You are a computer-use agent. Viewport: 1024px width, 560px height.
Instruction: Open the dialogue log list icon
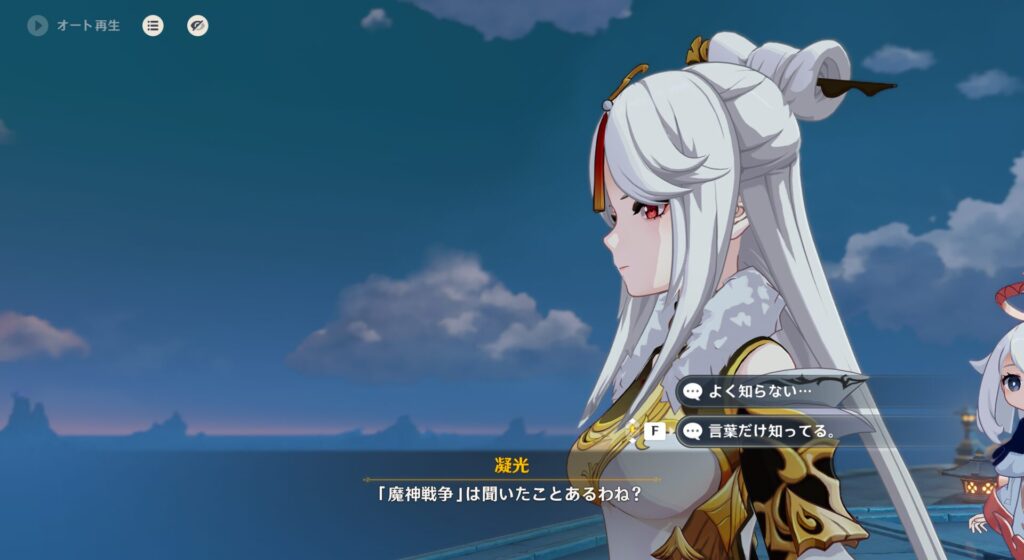point(152,26)
